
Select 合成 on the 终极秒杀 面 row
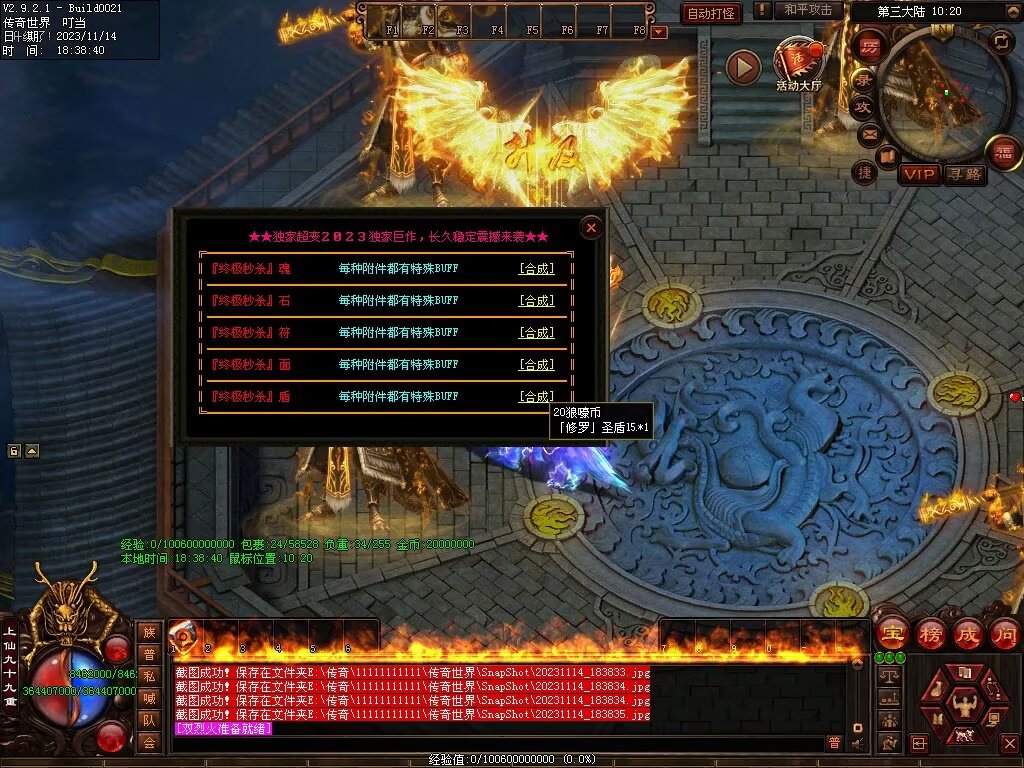click(x=536, y=364)
